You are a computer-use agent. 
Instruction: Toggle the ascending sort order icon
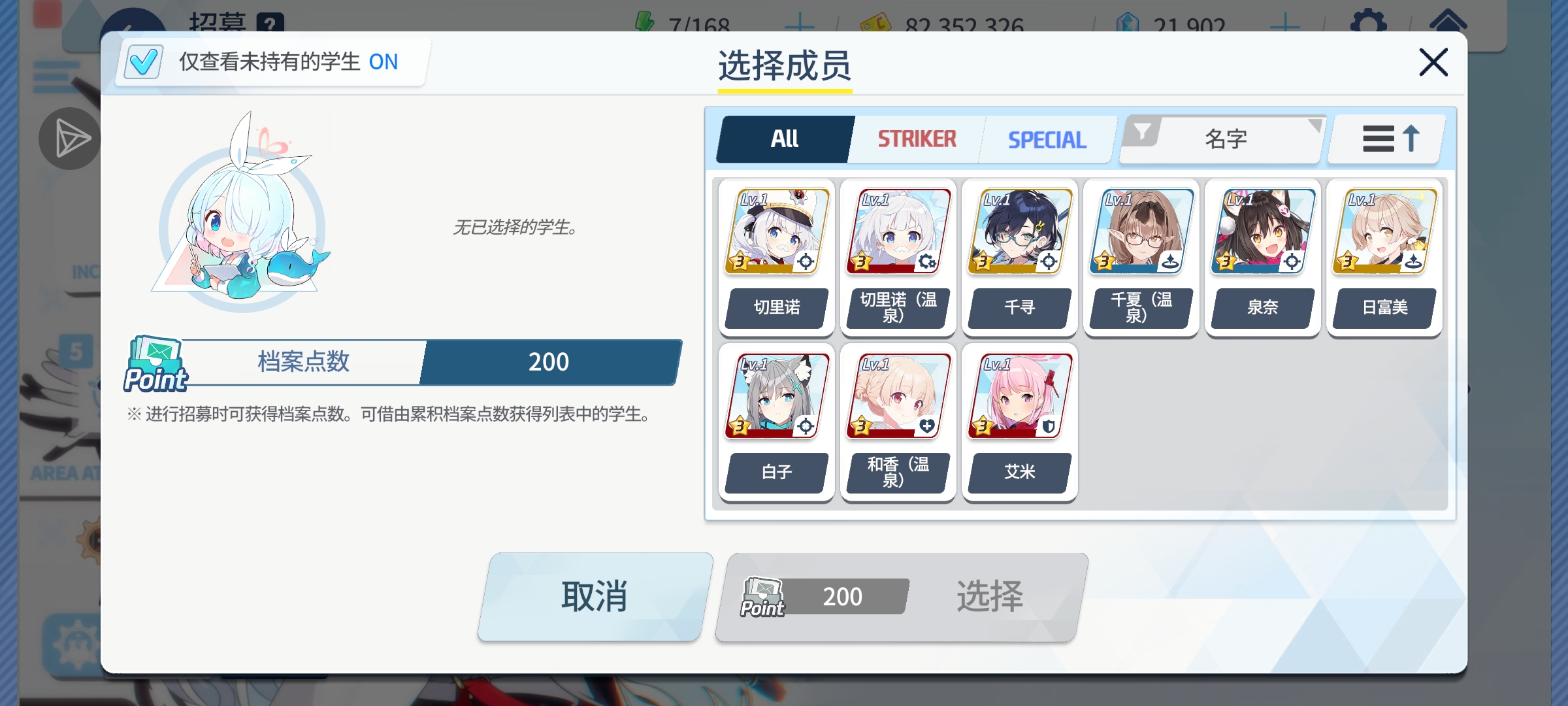1385,139
